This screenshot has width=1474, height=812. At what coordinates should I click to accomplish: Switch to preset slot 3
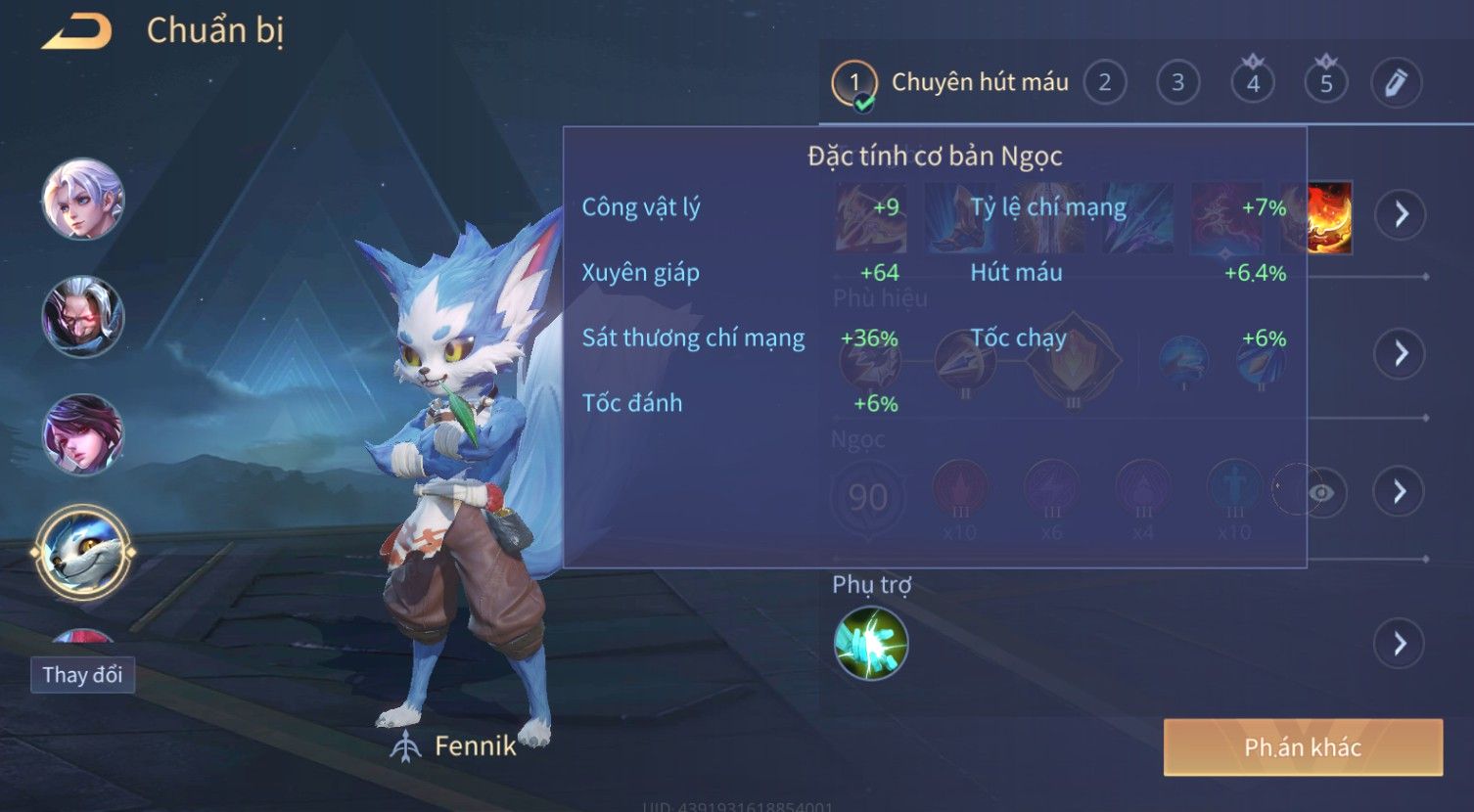(1177, 83)
